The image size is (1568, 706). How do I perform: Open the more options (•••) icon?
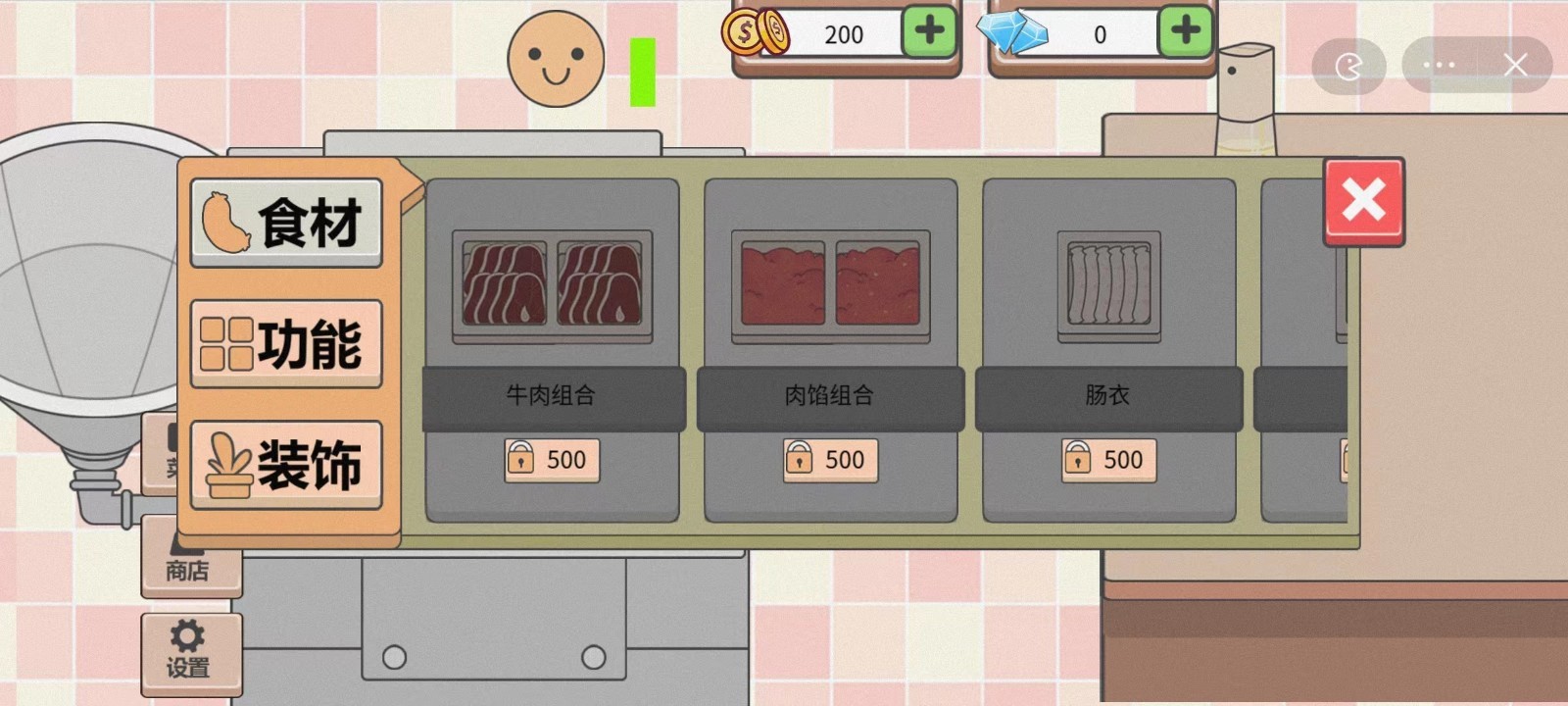pyautogui.click(x=1438, y=64)
